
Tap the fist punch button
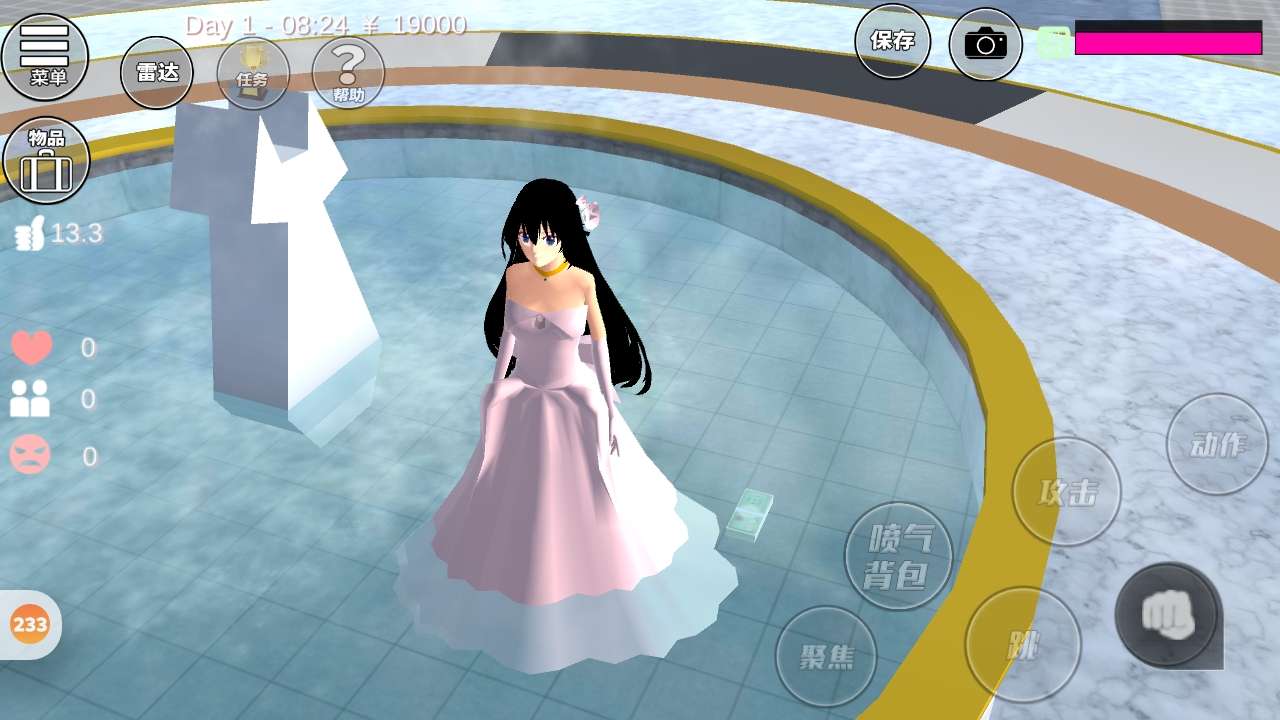1167,614
